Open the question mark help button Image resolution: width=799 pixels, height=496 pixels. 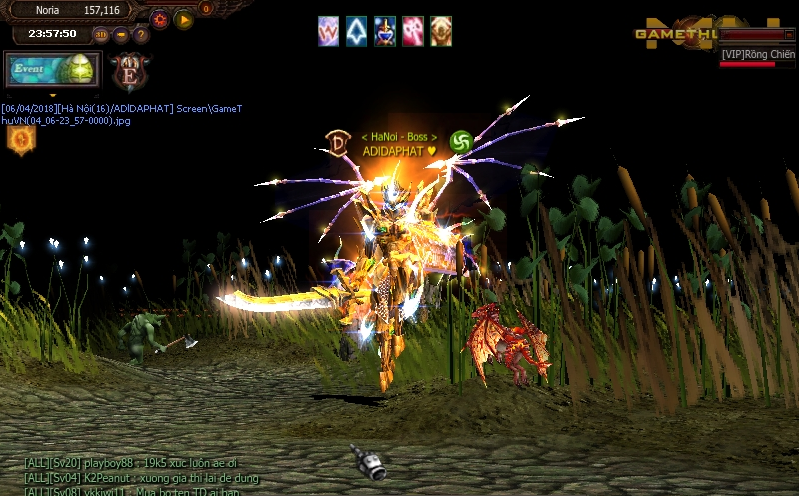(141, 35)
